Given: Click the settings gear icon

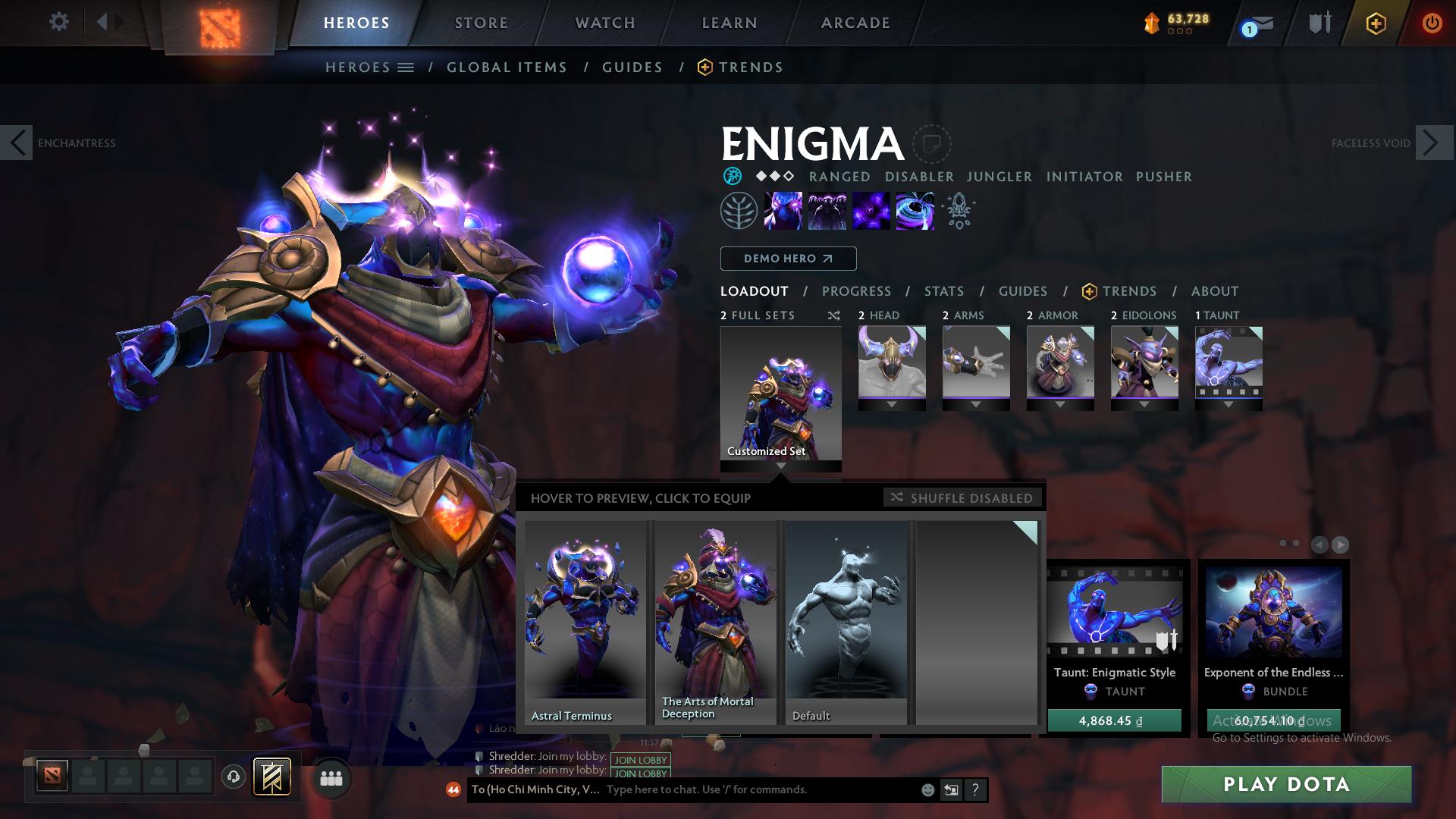Looking at the screenshot, I should 58,22.
